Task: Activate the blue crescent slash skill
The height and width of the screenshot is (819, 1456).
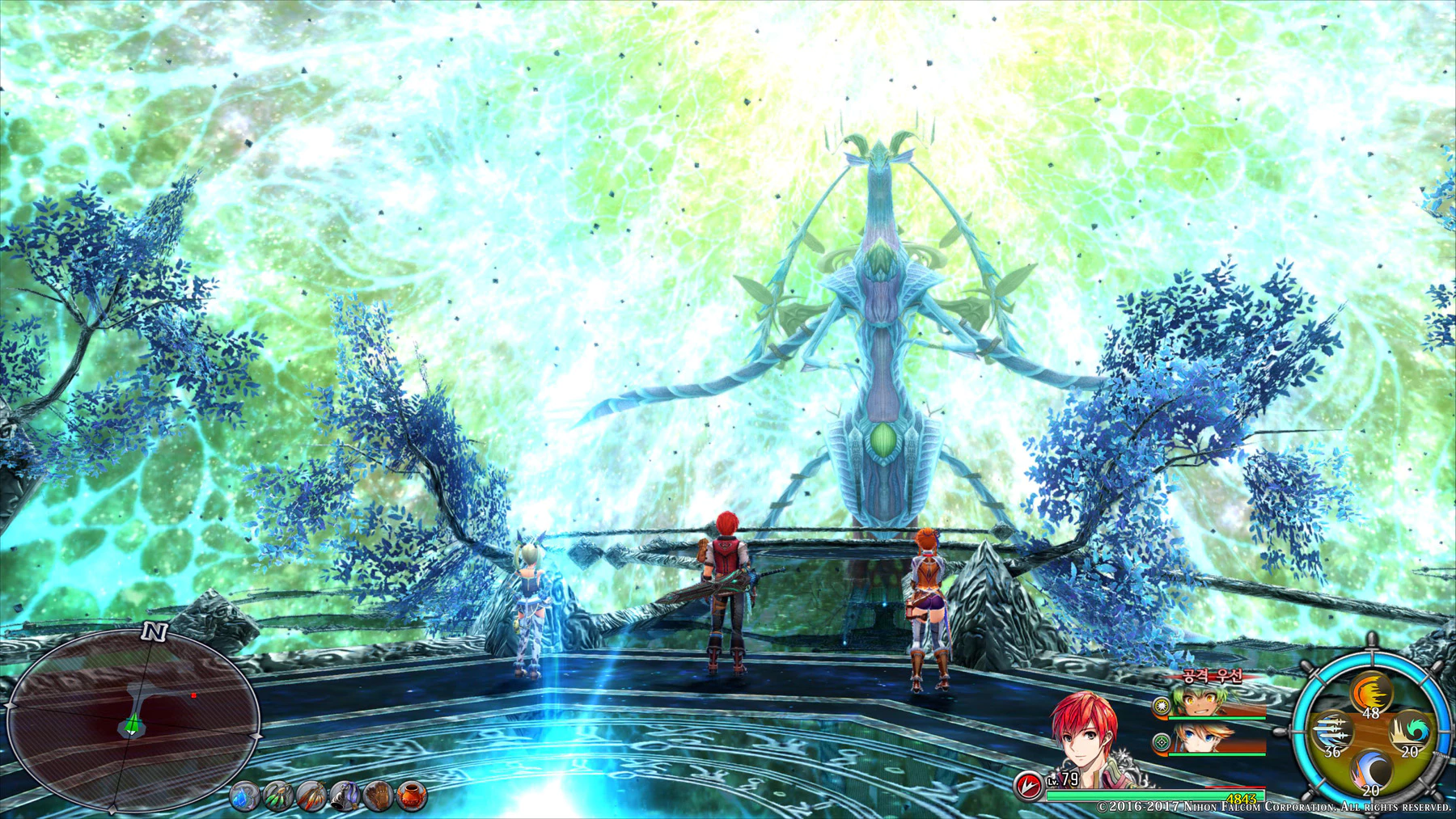Action: (x=1370, y=770)
